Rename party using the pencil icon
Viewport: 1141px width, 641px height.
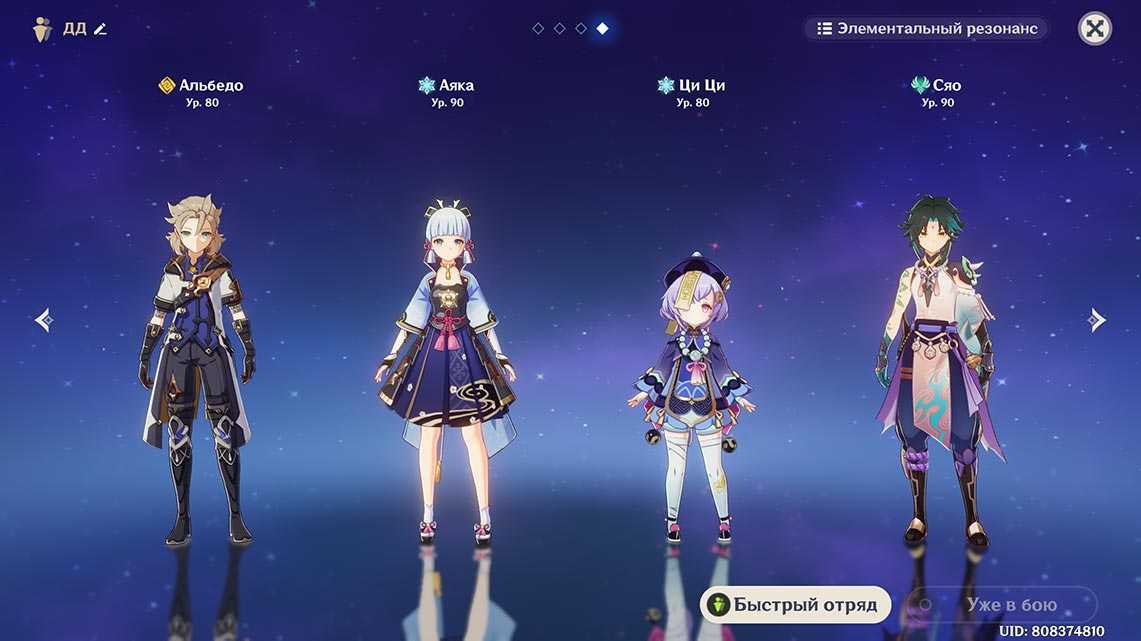coord(100,29)
